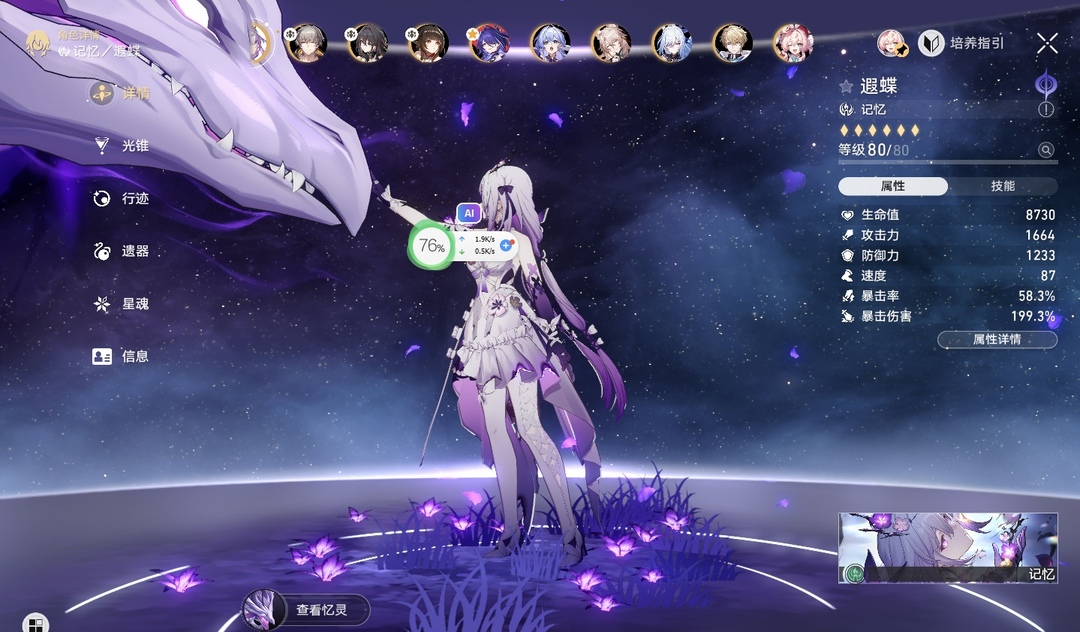This screenshot has width=1080, height=632.
Task: Select the pink-haired character portrait in the roster
Action: [792, 43]
